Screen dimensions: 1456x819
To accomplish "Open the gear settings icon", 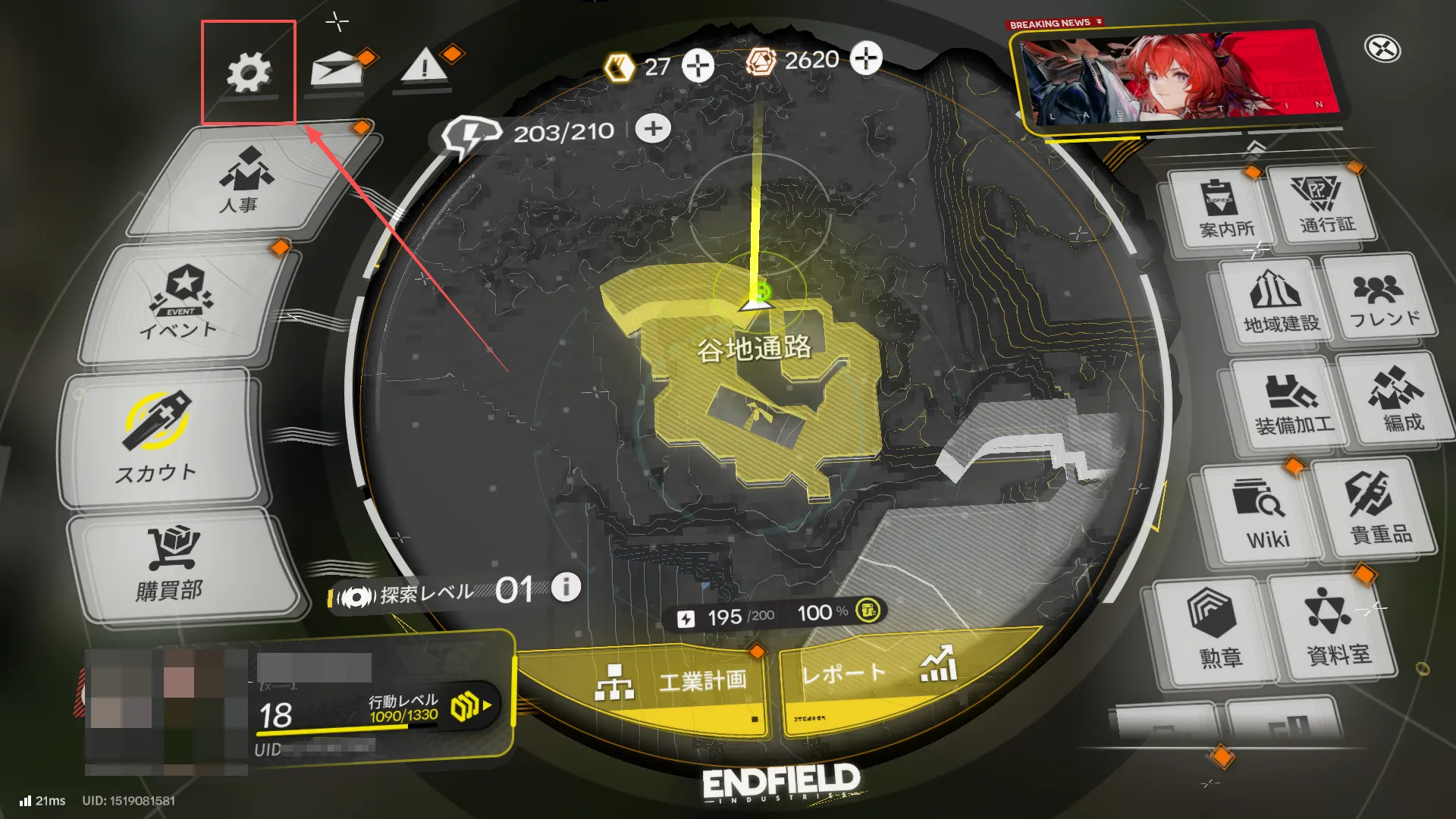I will [x=249, y=73].
